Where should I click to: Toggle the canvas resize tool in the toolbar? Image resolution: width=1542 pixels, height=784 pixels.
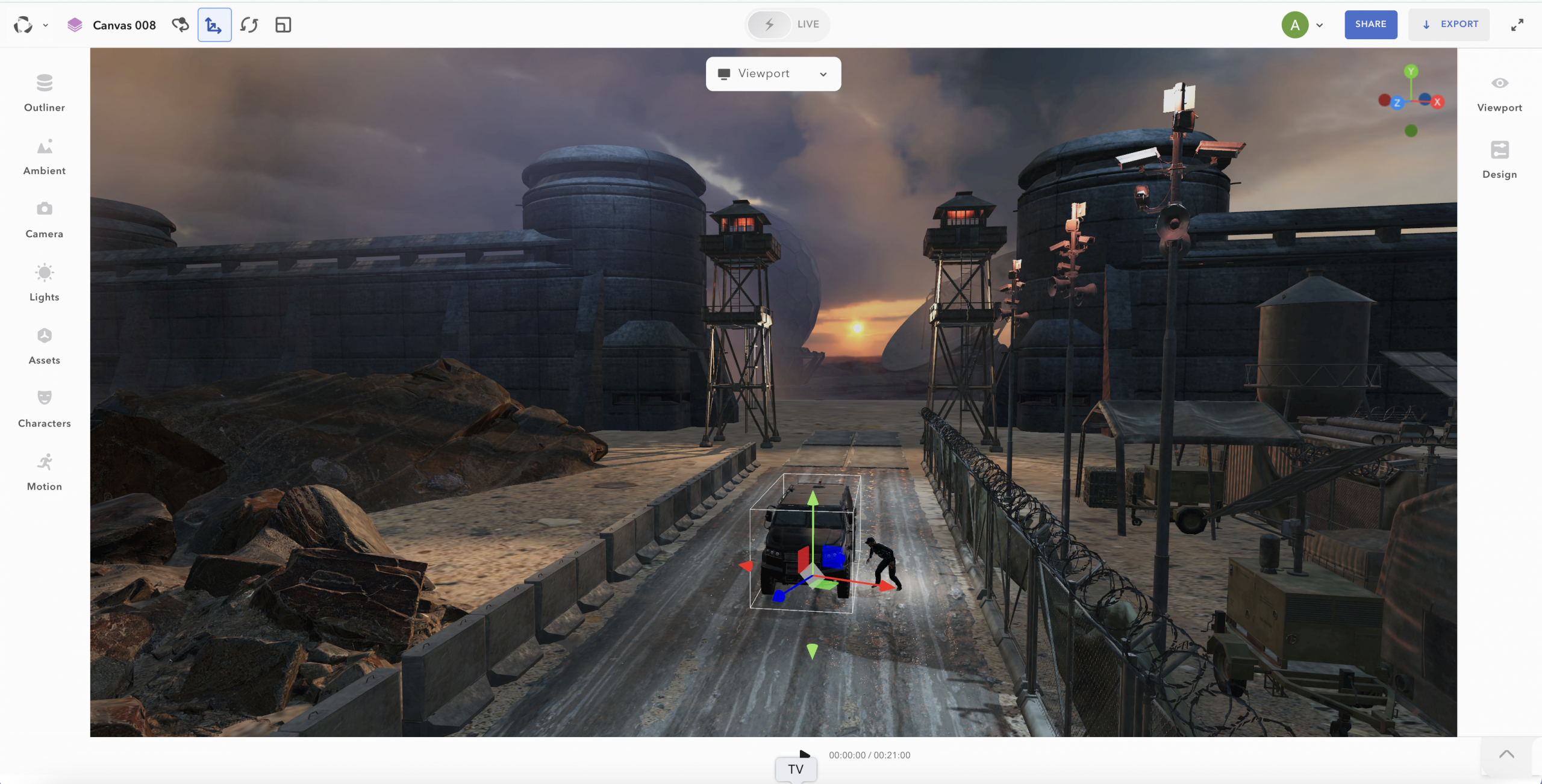[x=282, y=25]
